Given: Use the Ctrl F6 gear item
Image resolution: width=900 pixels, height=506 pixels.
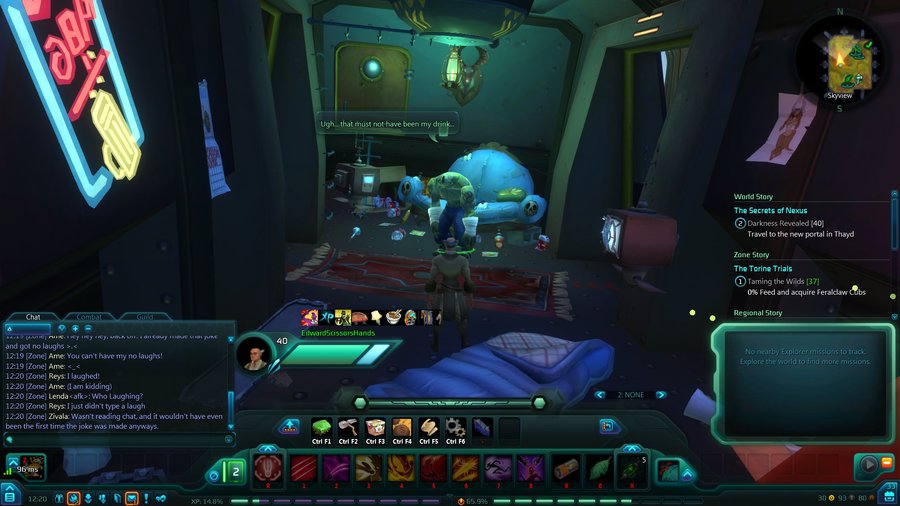Looking at the screenshot, I should pos(455,427).
